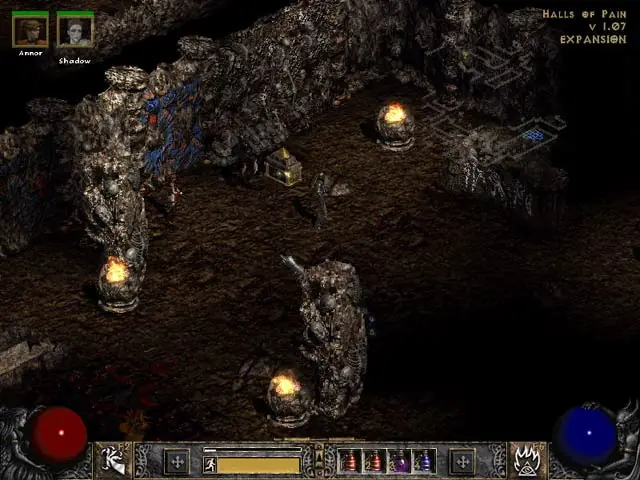Click the cross button right of the potion belt

[x=461, y=461]
